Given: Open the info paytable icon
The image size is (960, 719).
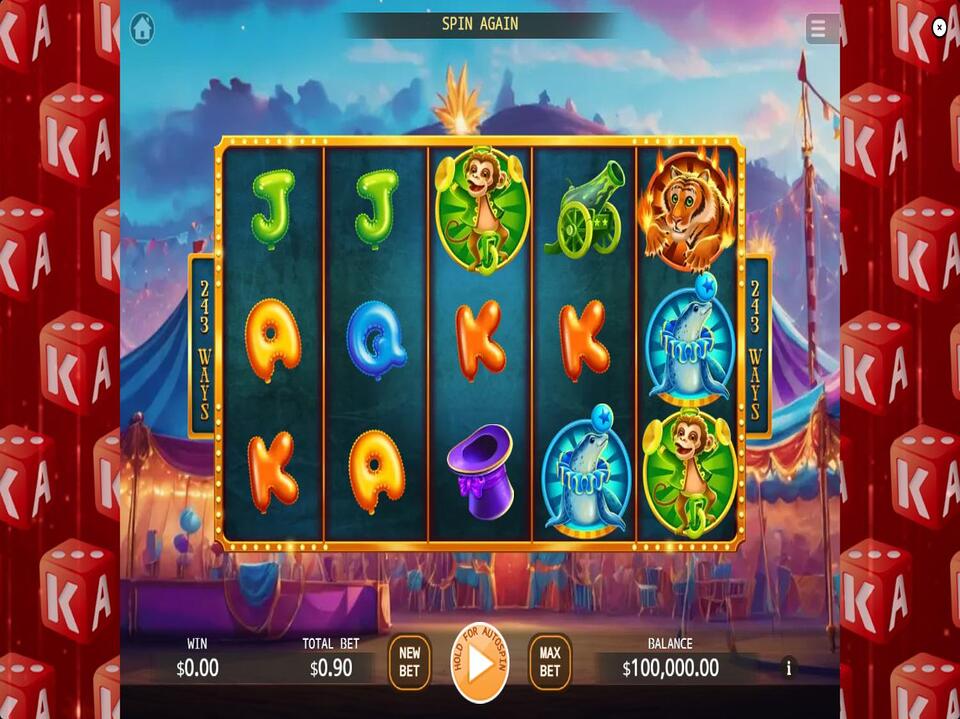Looking at the screenshot, I should (788, 667).
